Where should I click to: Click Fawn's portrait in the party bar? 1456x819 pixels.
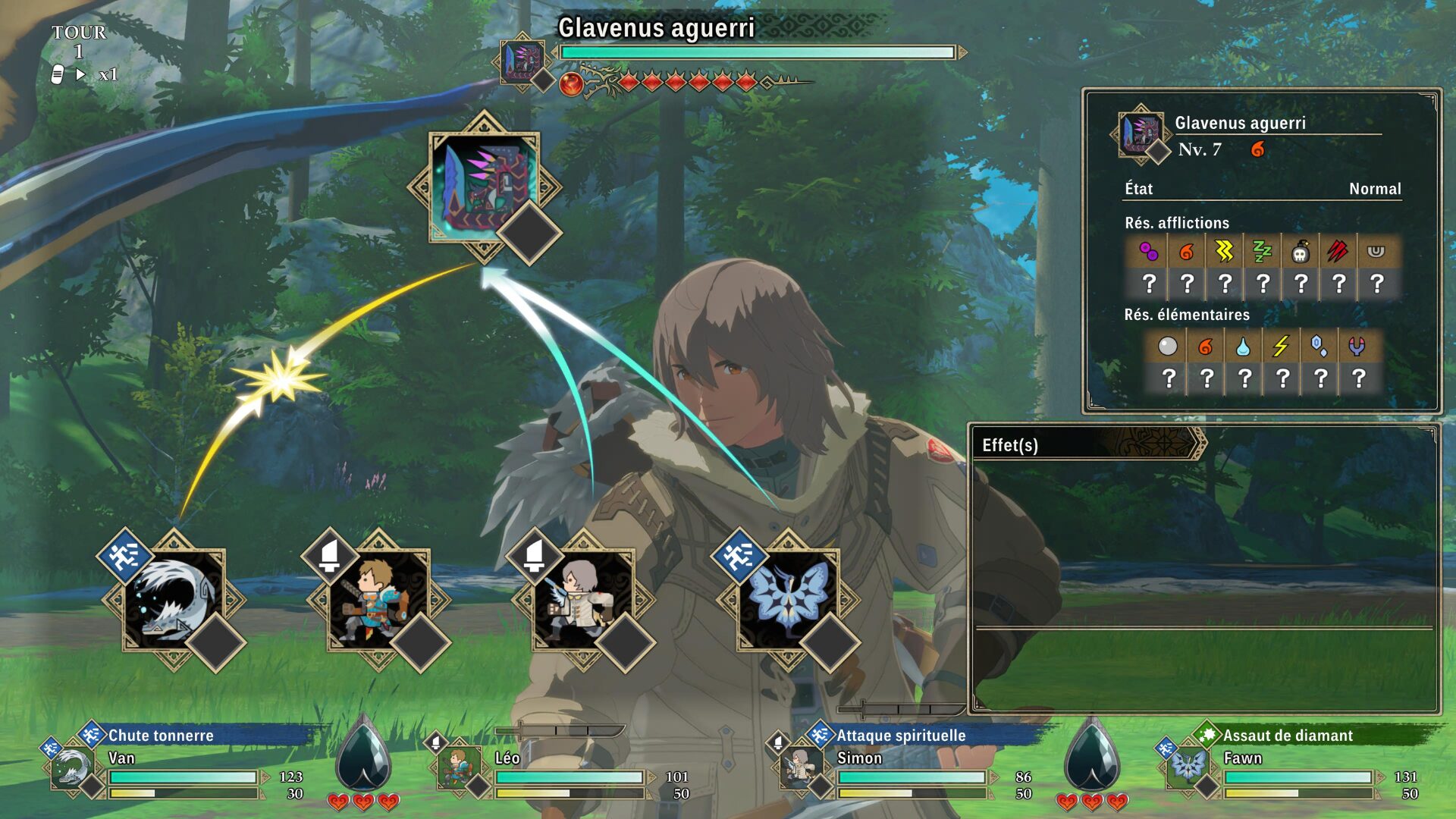1187,766
